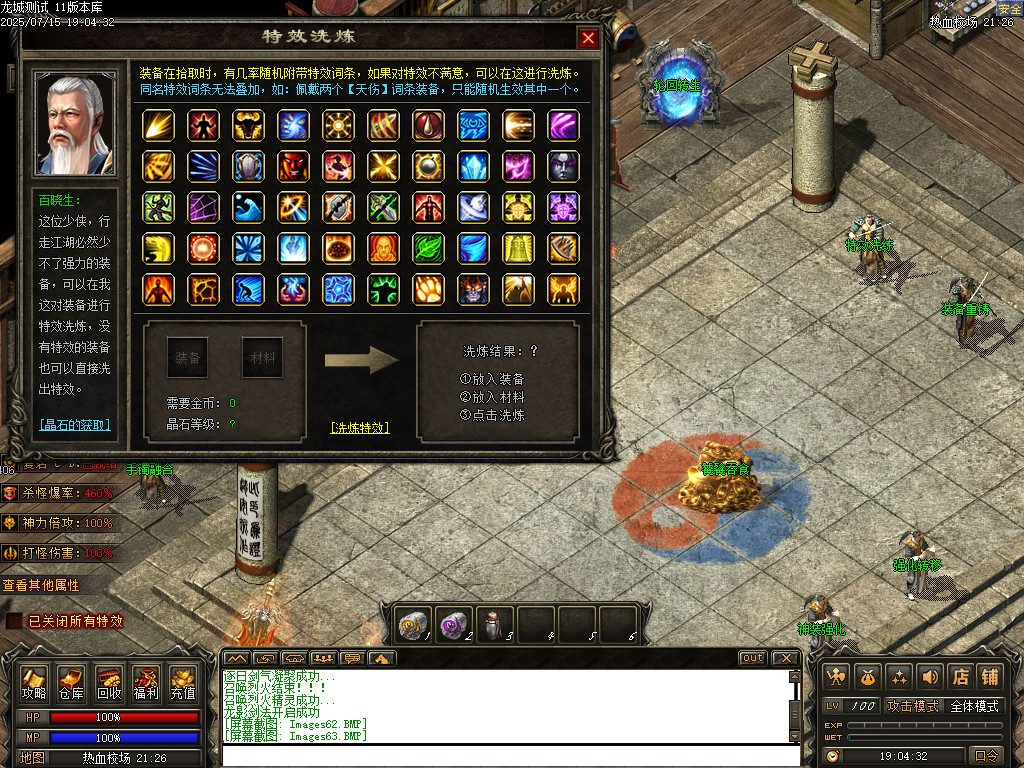Pick the golden bull head effect icon
1024x768 pixels.
[x=248, y=125]
